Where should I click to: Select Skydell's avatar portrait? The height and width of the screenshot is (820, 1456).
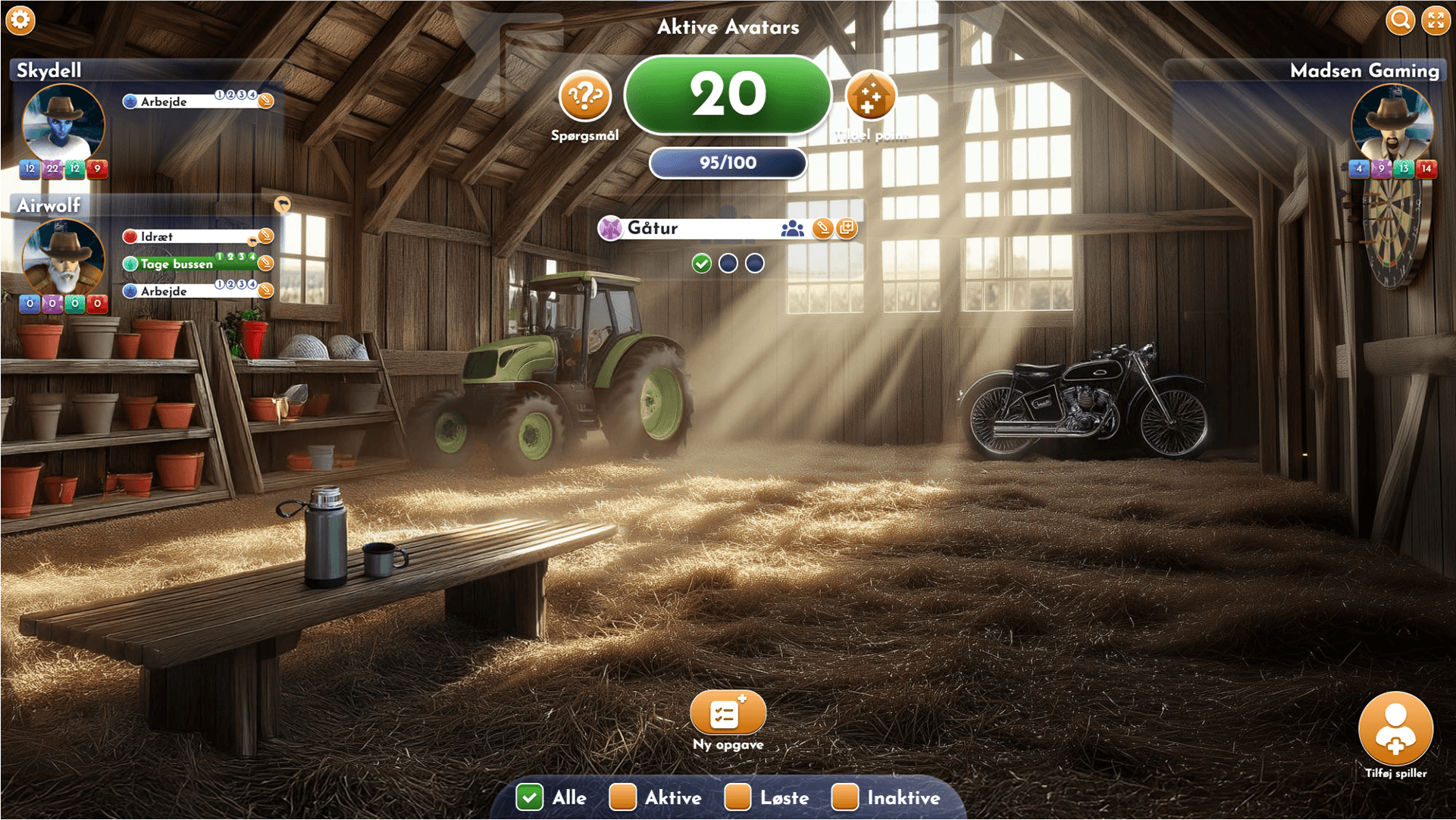(x=63, y=123)
